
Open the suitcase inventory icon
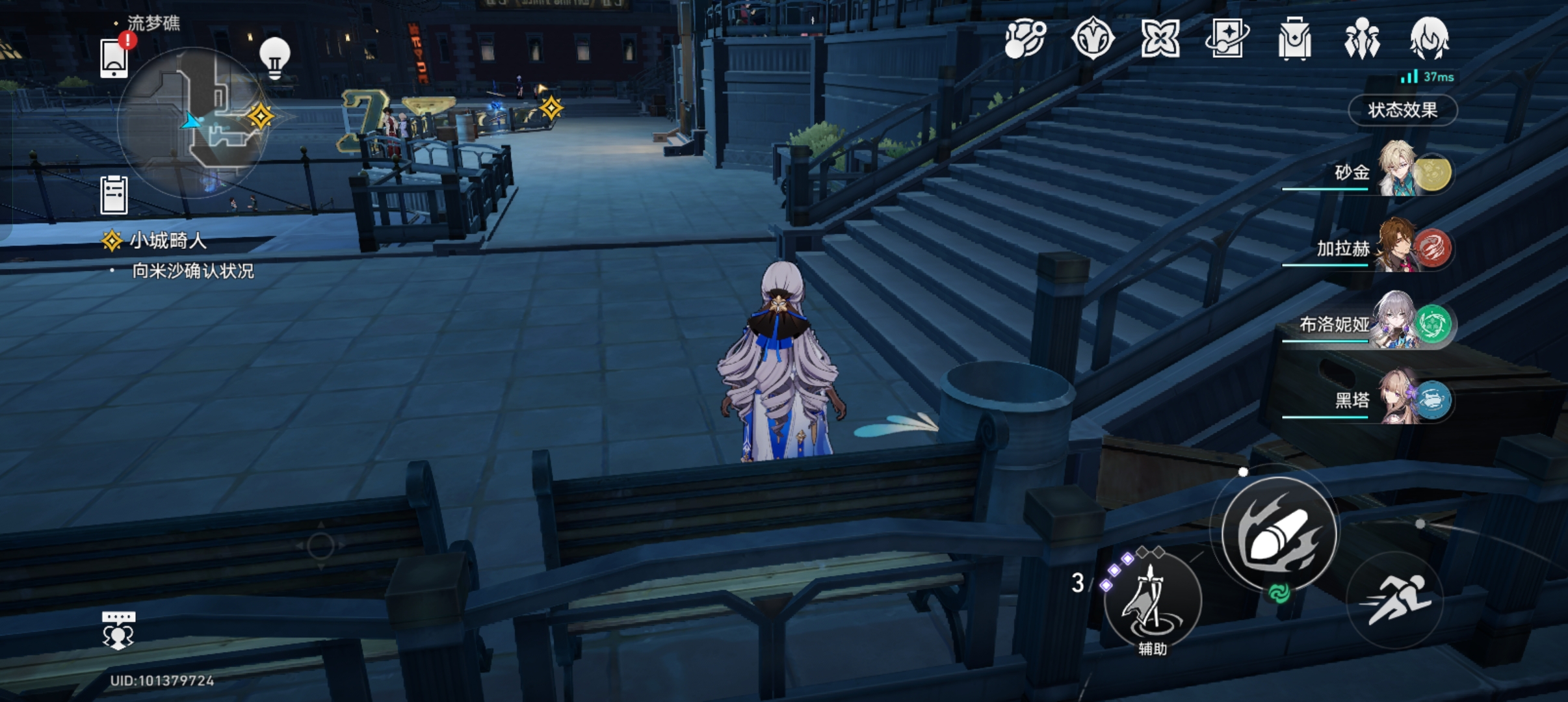click(x=1294, y=39)
